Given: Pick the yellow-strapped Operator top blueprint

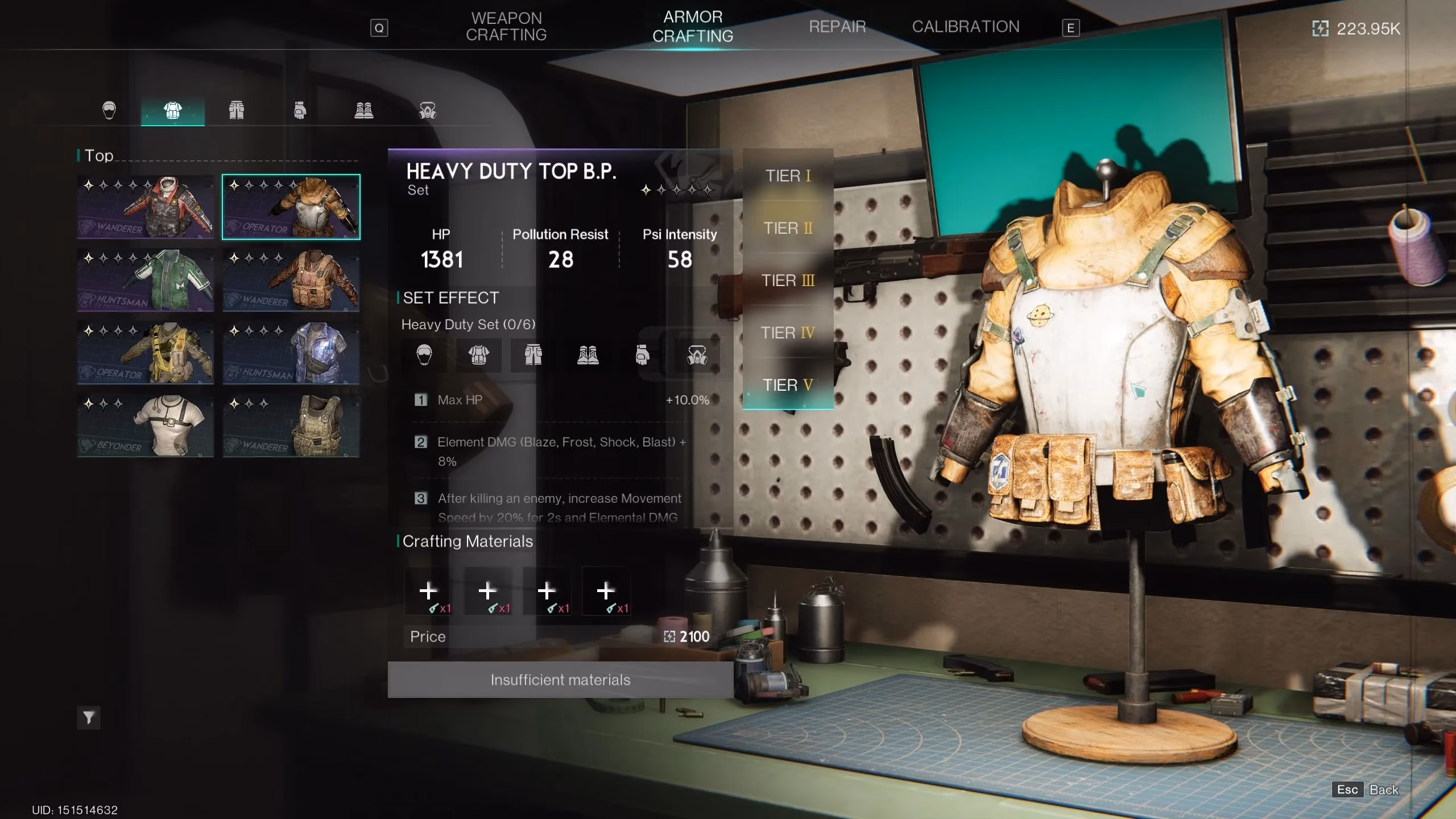Looking at the screenshot, I should (x=146, y=353).
